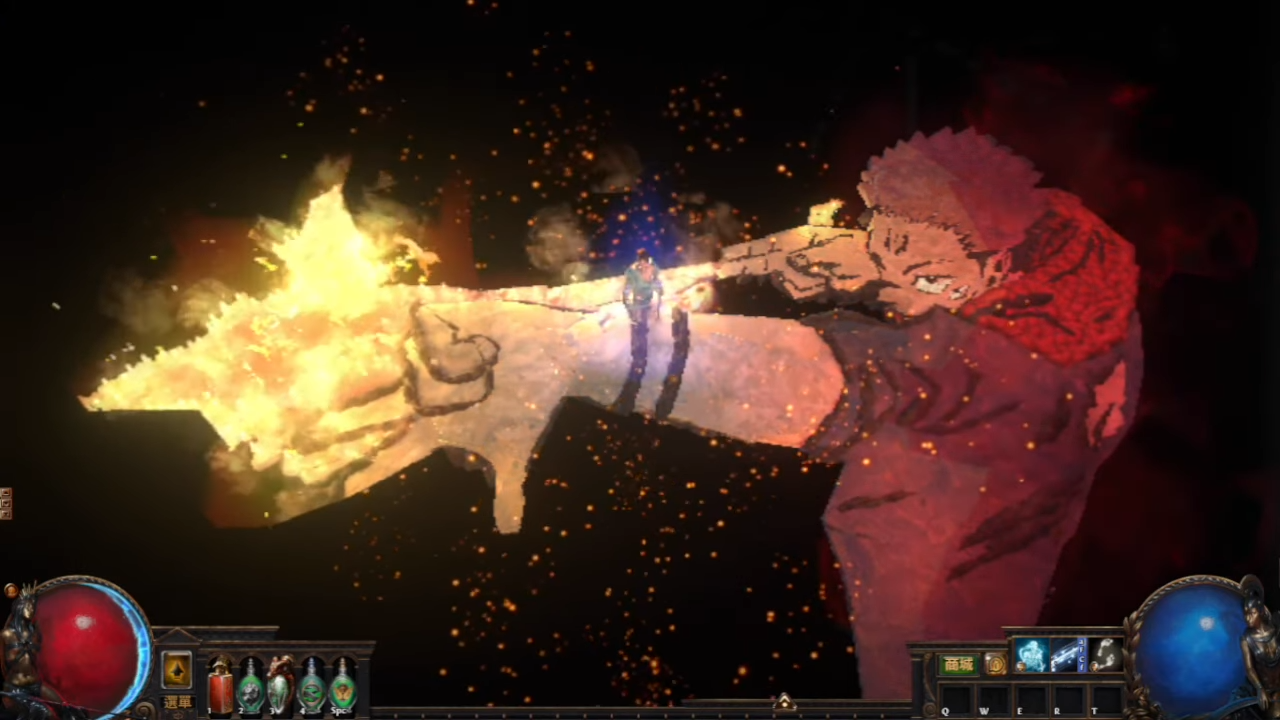Use the red life flask in slot 1
The width and height of the screenshot is (1280, 720).
(220, 686)
